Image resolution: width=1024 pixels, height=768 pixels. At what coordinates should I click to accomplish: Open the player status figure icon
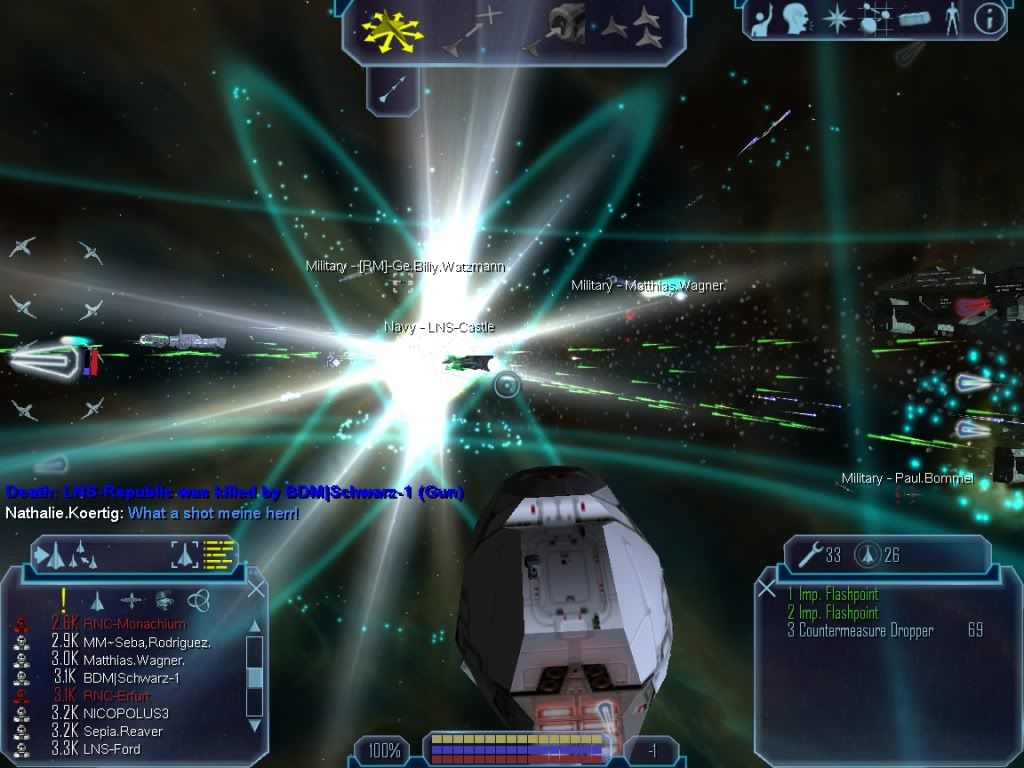[952, 19]
